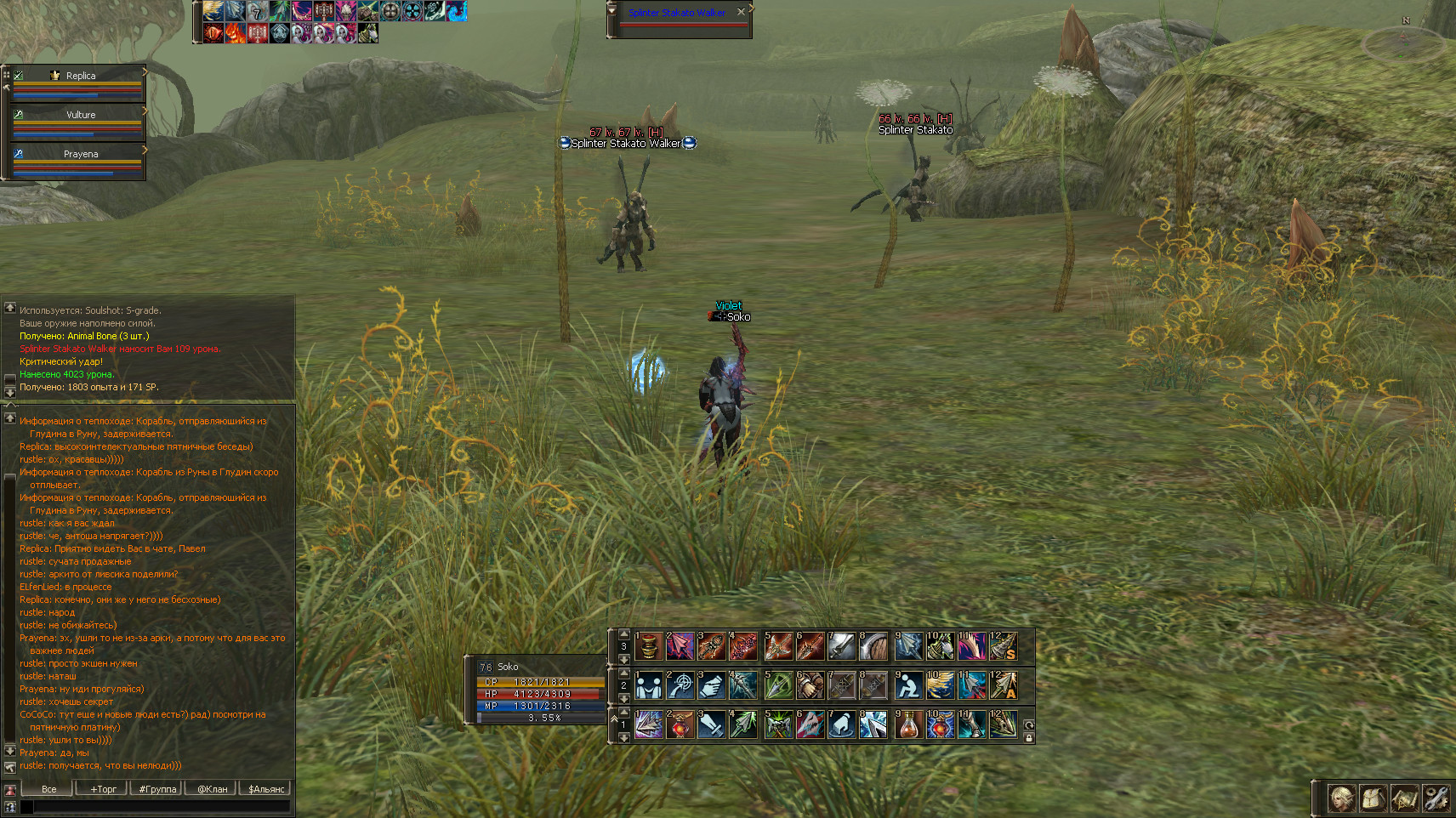
Task: Switch to the #Группа chat tab
Action: click(157, 789)
